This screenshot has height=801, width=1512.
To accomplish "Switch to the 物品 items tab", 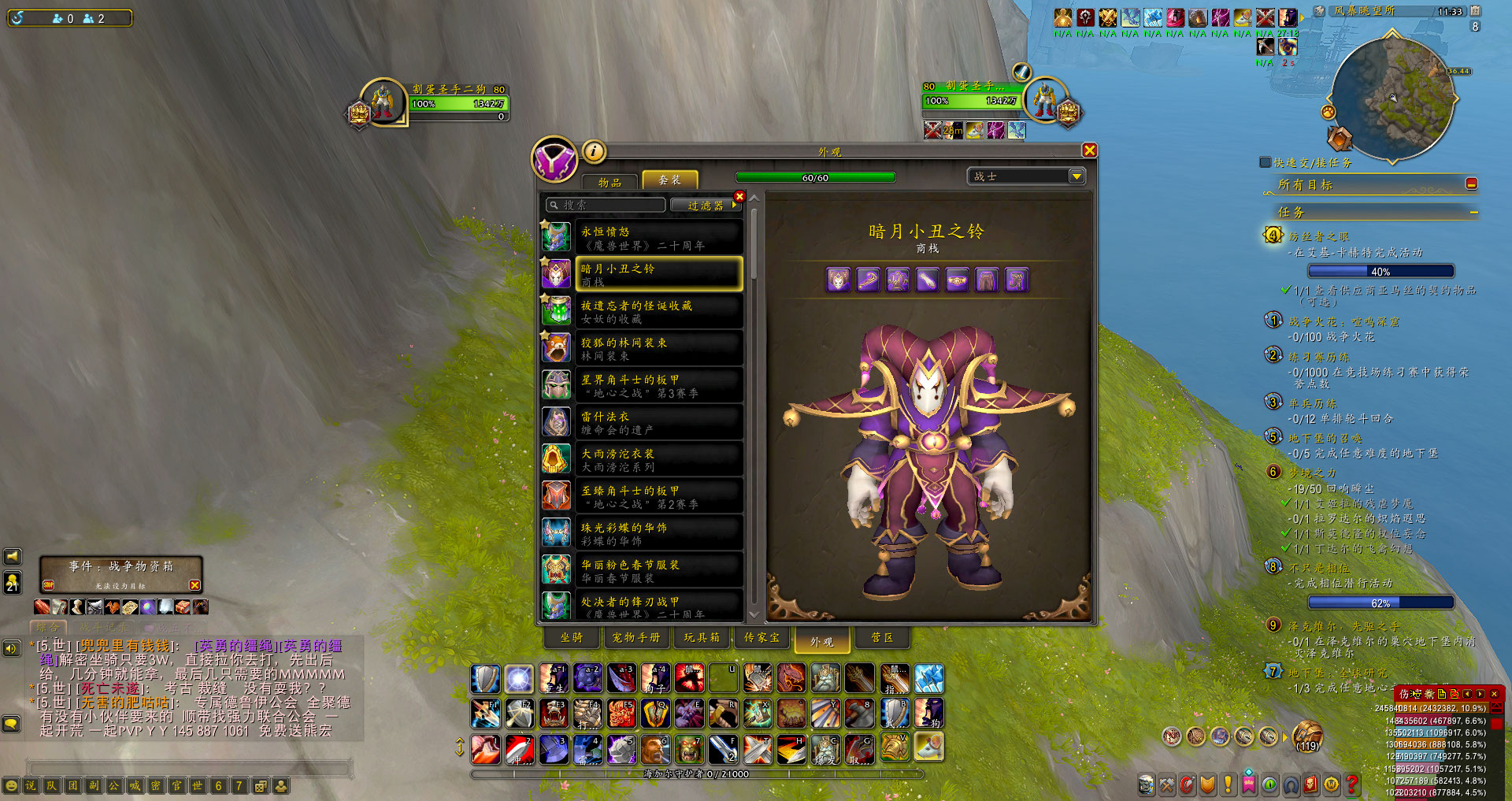I will [x=610, y=182].
